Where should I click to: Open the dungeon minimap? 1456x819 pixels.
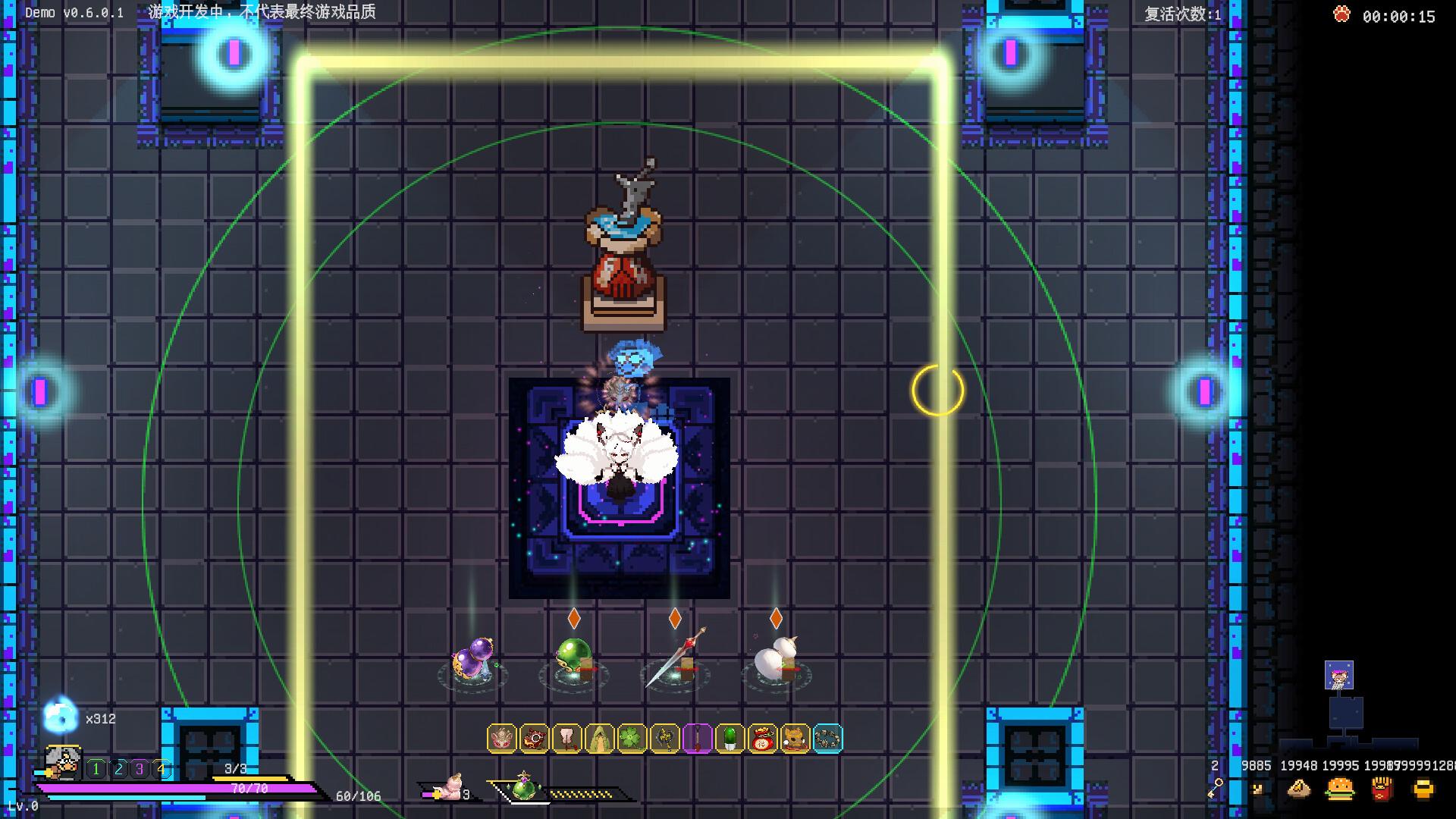coord(1346,709)
